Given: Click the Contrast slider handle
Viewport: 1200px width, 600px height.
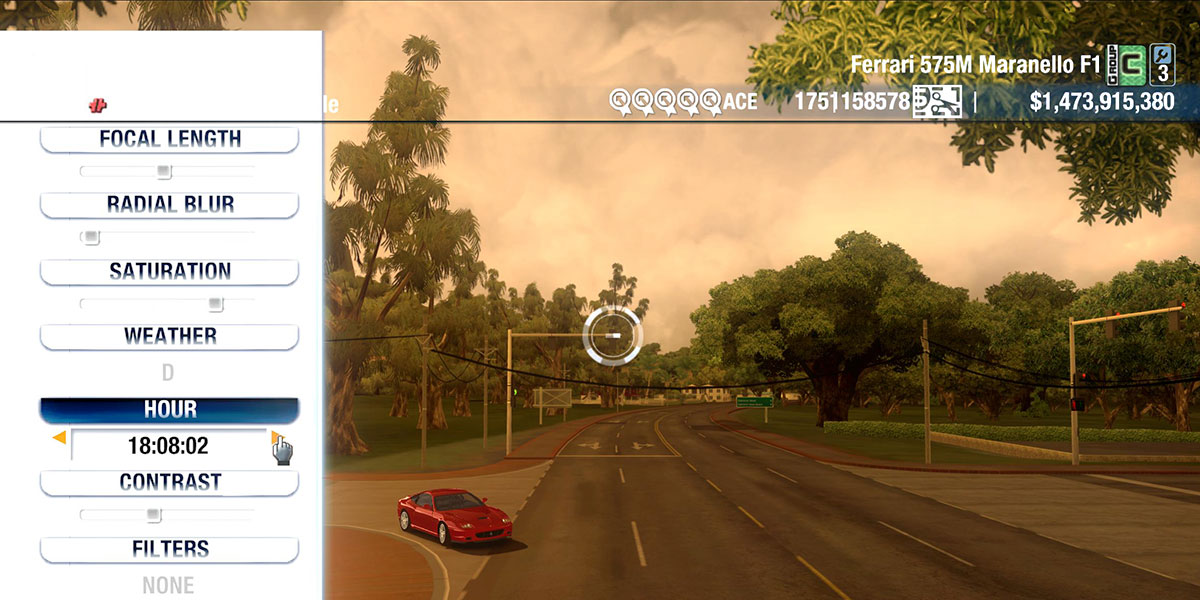Looking at the screenshot, I should point(153,515).
